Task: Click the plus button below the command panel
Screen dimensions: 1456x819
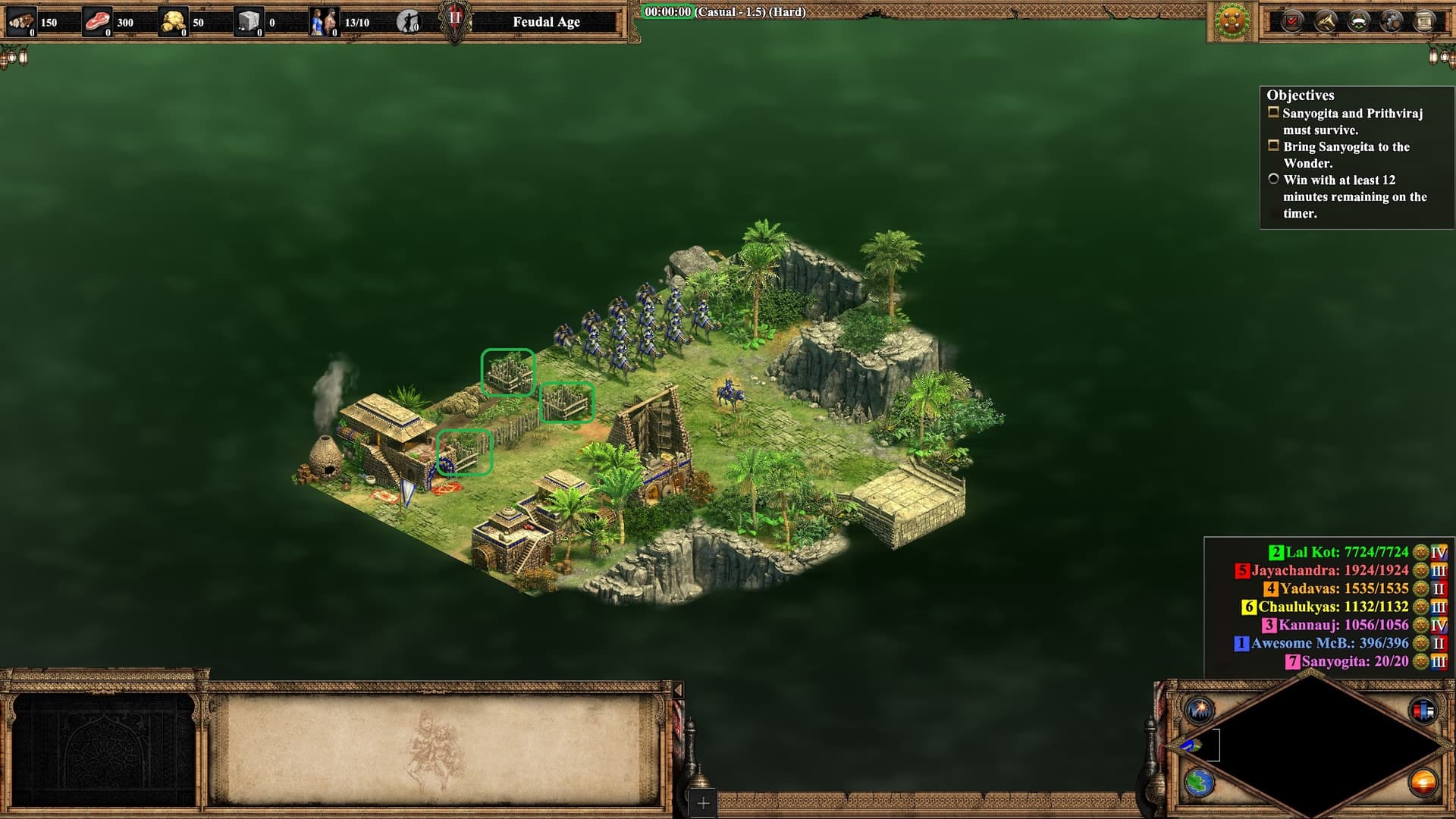Action: (703, 802)
